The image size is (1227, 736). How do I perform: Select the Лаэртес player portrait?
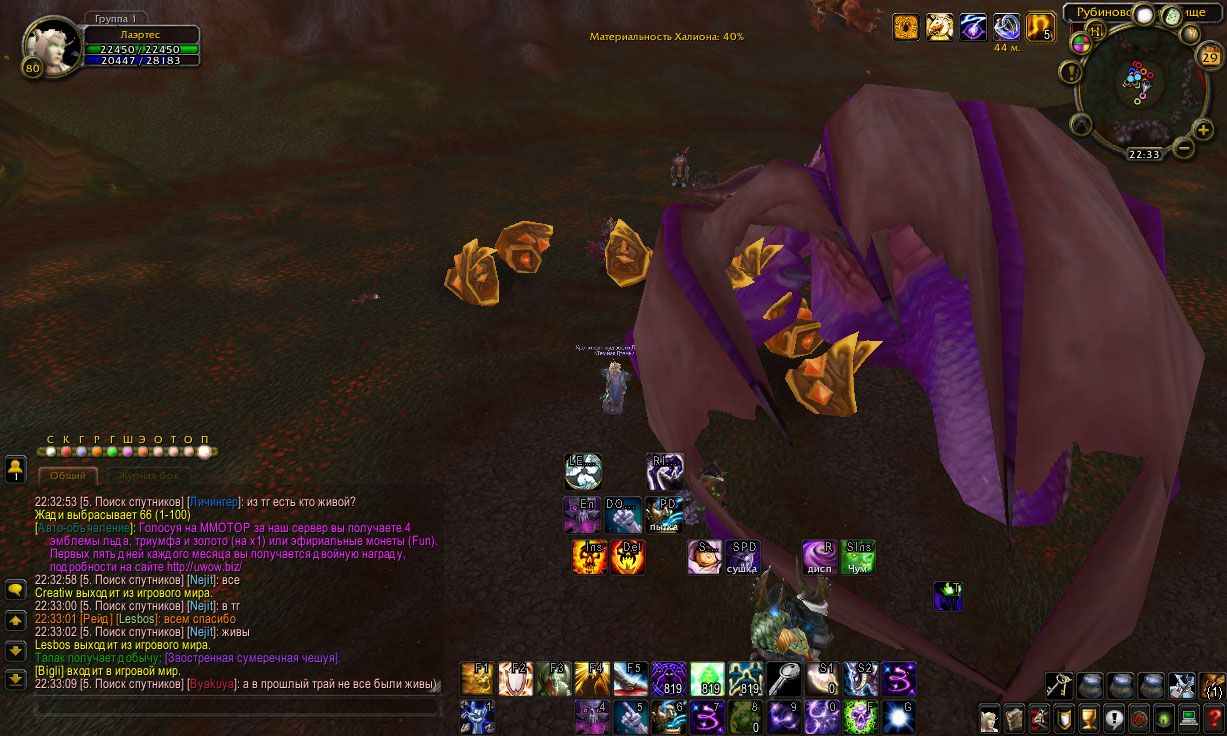(x=47, y=46)
